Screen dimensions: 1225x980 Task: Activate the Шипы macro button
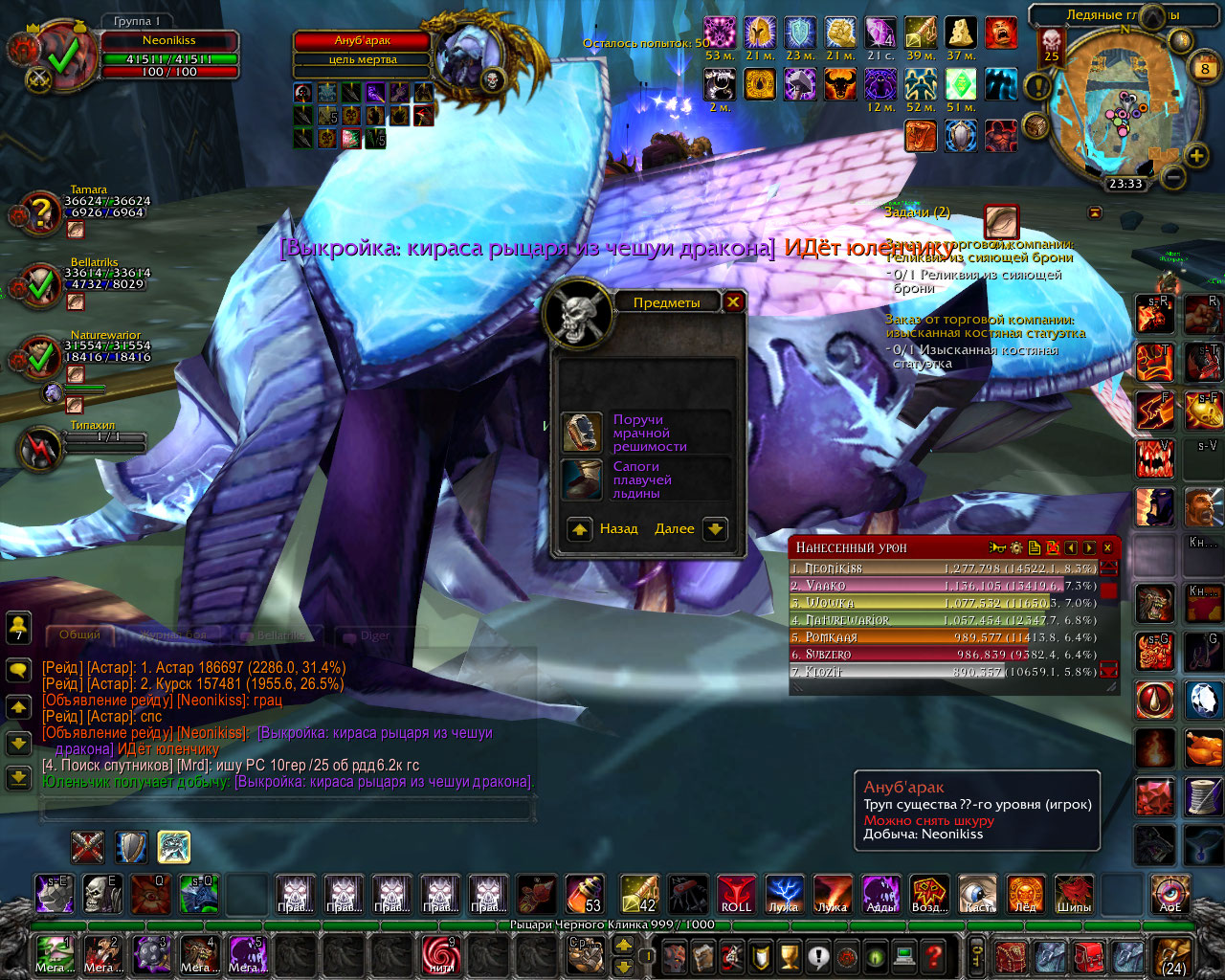tap(1074, 894)
